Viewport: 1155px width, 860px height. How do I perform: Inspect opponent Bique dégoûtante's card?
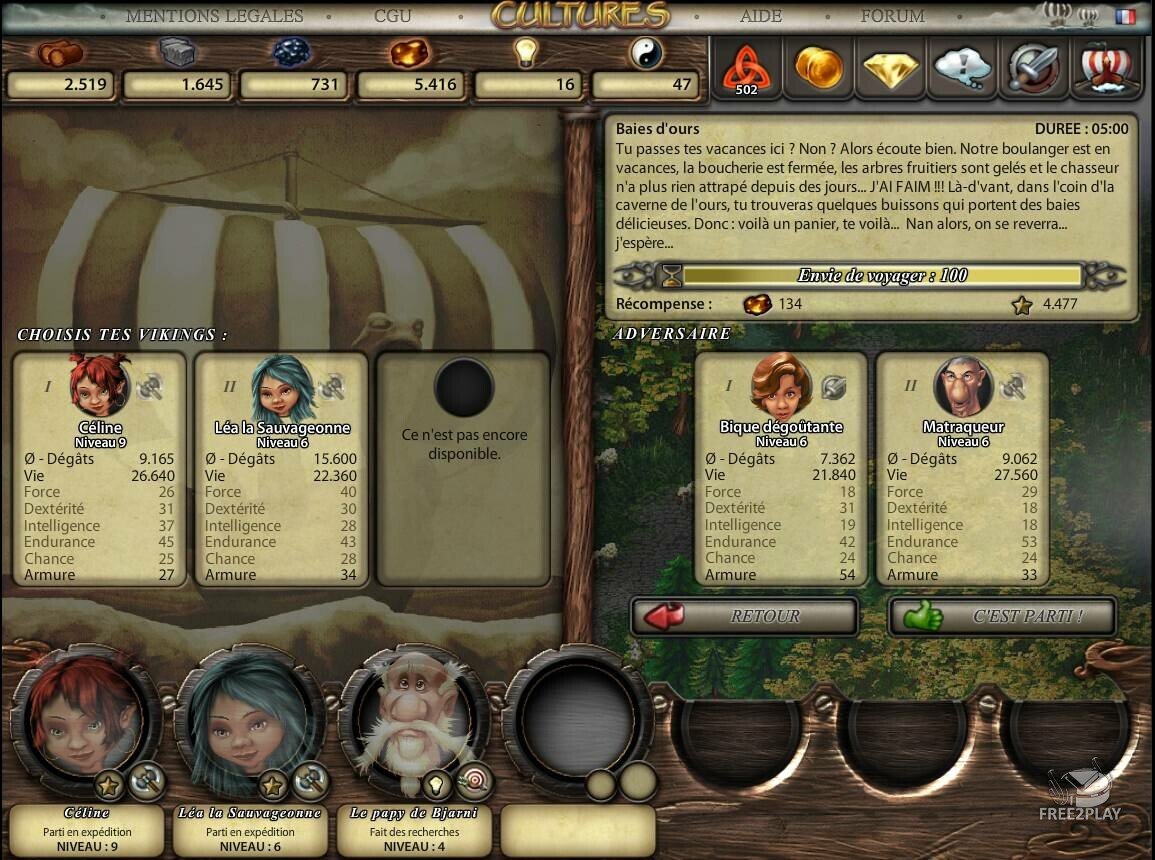[781, 468]
